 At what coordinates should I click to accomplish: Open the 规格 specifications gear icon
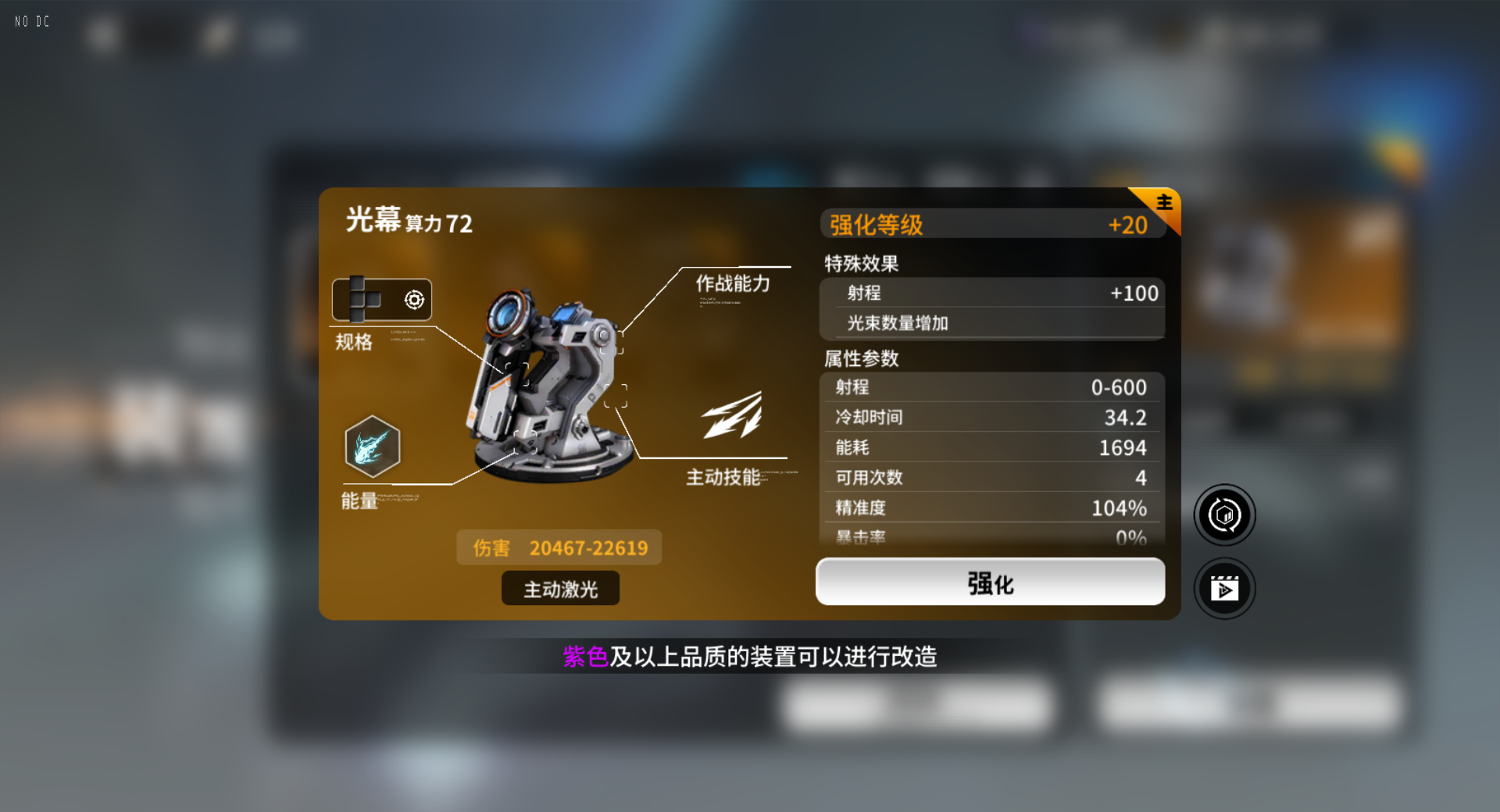pyautogui.click(x=412, y=299)
